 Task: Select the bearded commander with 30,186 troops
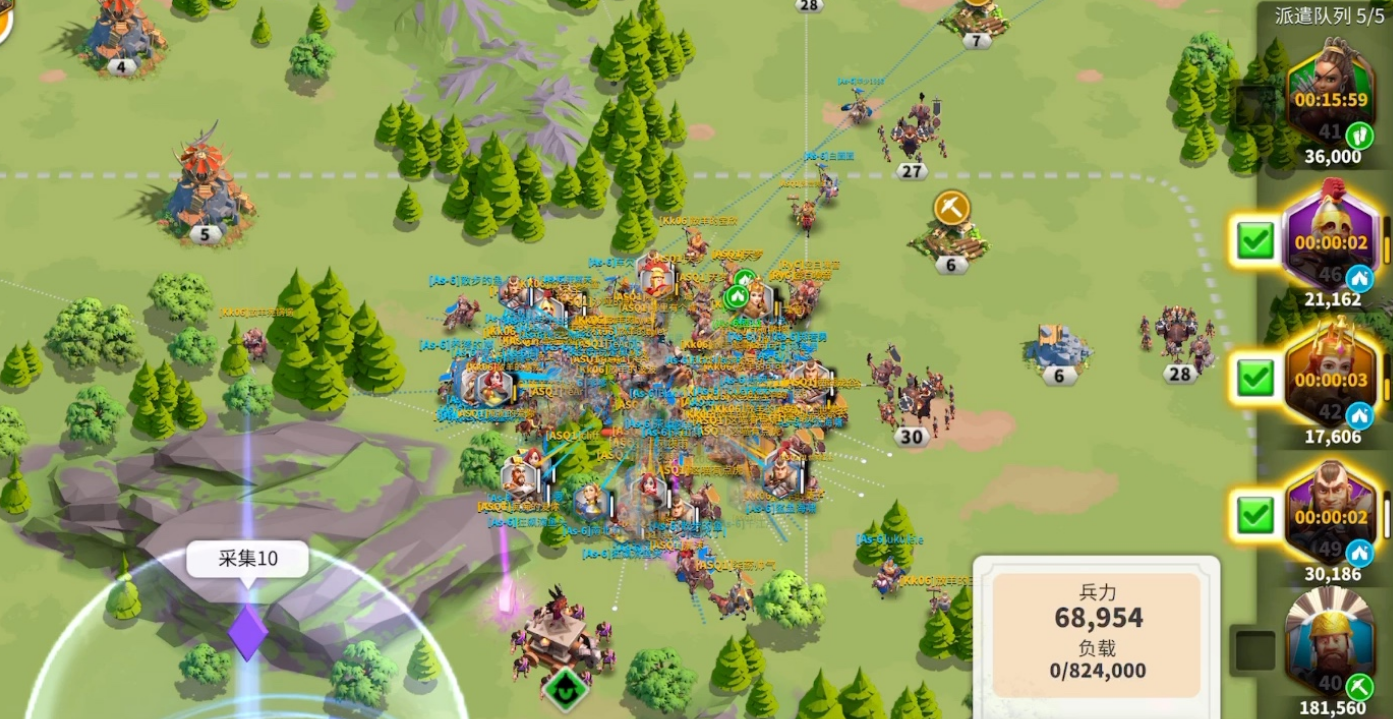(x=1329, y=515)
